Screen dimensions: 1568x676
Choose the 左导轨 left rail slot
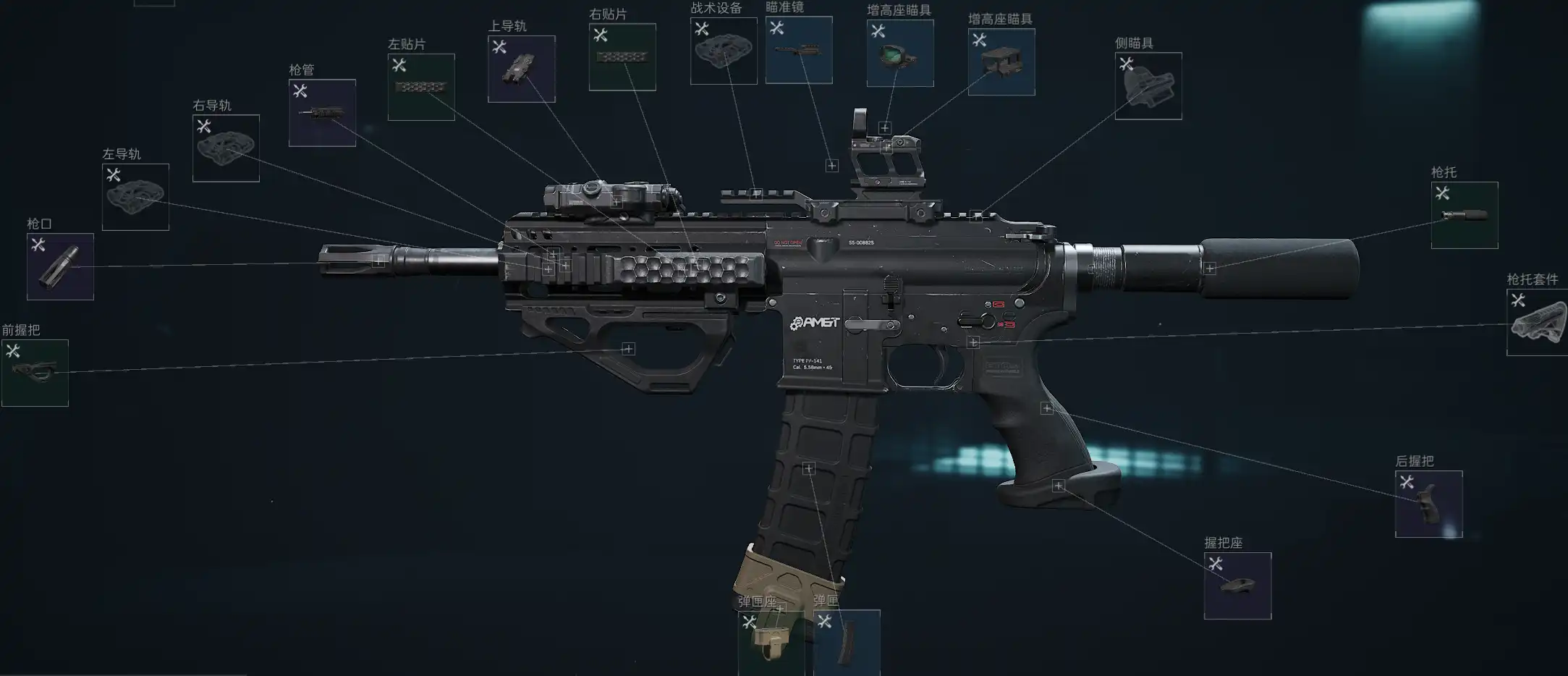click(x=135, y=197)
